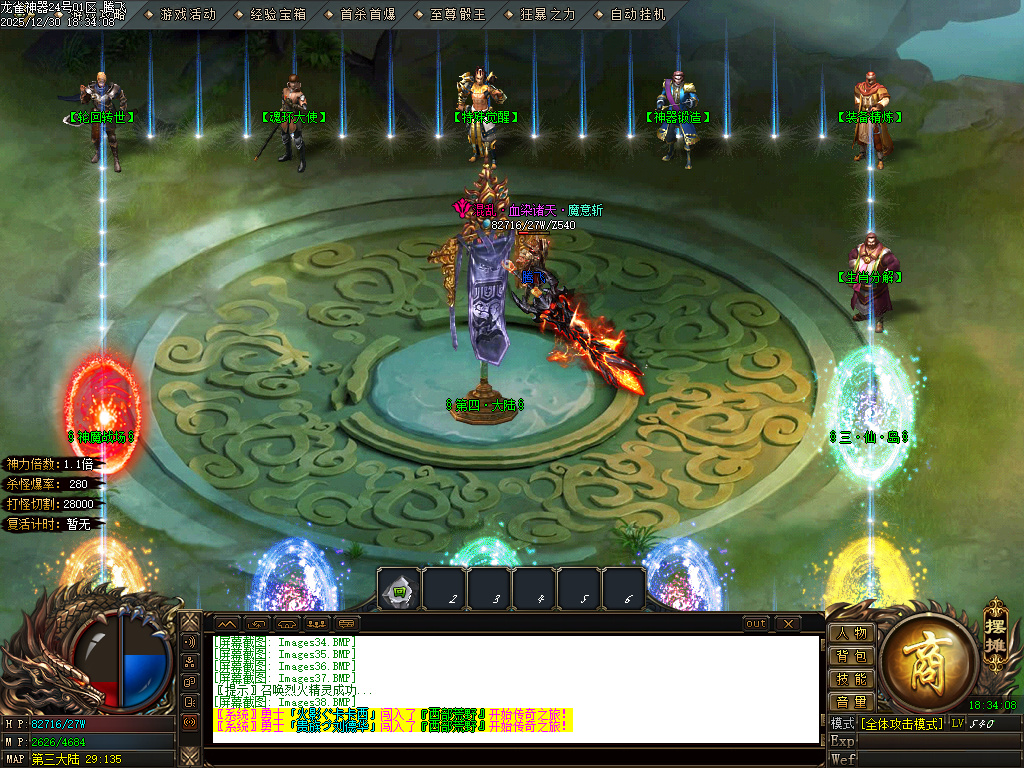Show the 技能 skills panel
This screenshot has height=768, width=1024.
coord(852,679)
